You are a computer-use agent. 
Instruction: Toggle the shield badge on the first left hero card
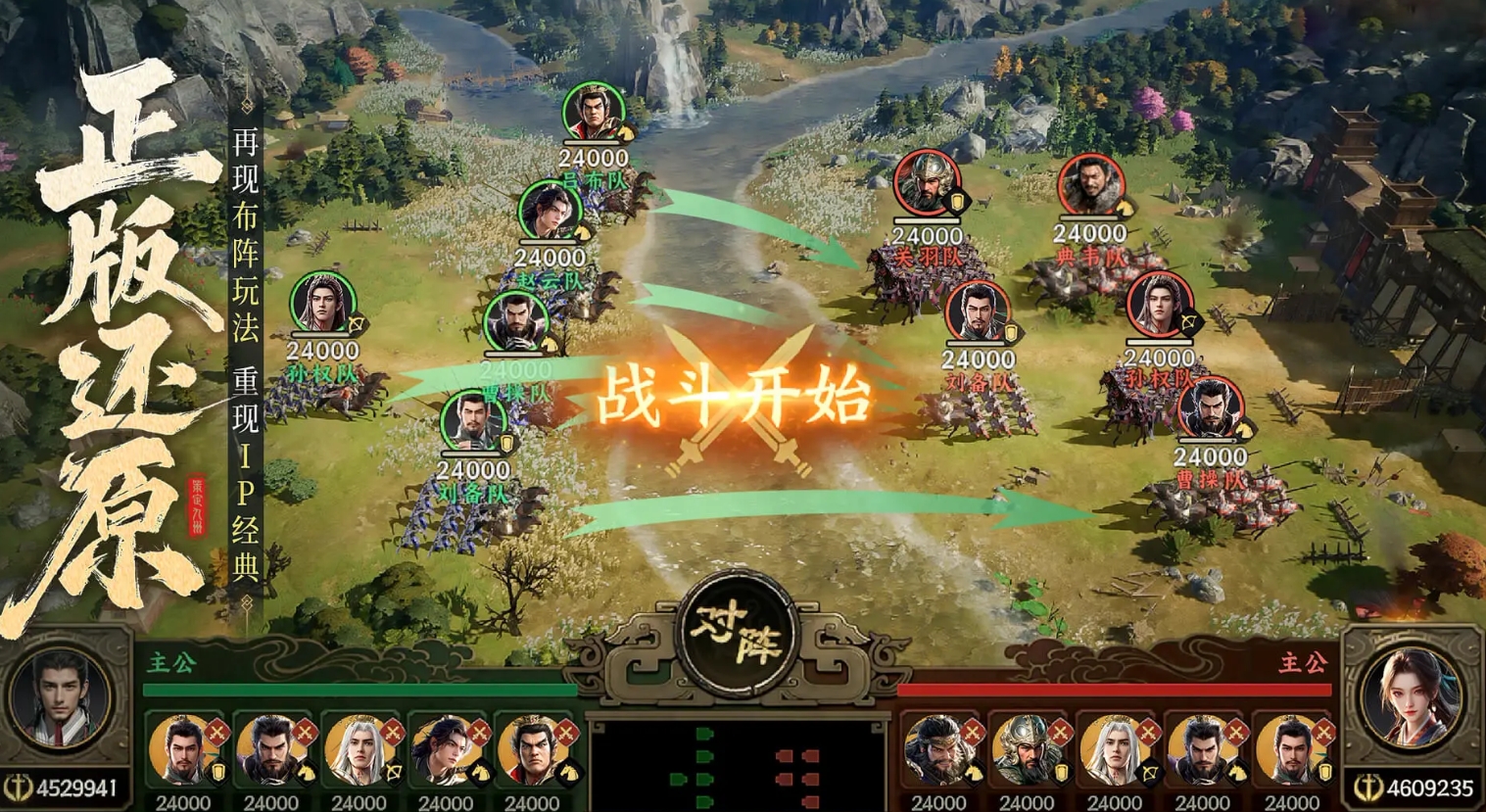(x=216, y=773)
